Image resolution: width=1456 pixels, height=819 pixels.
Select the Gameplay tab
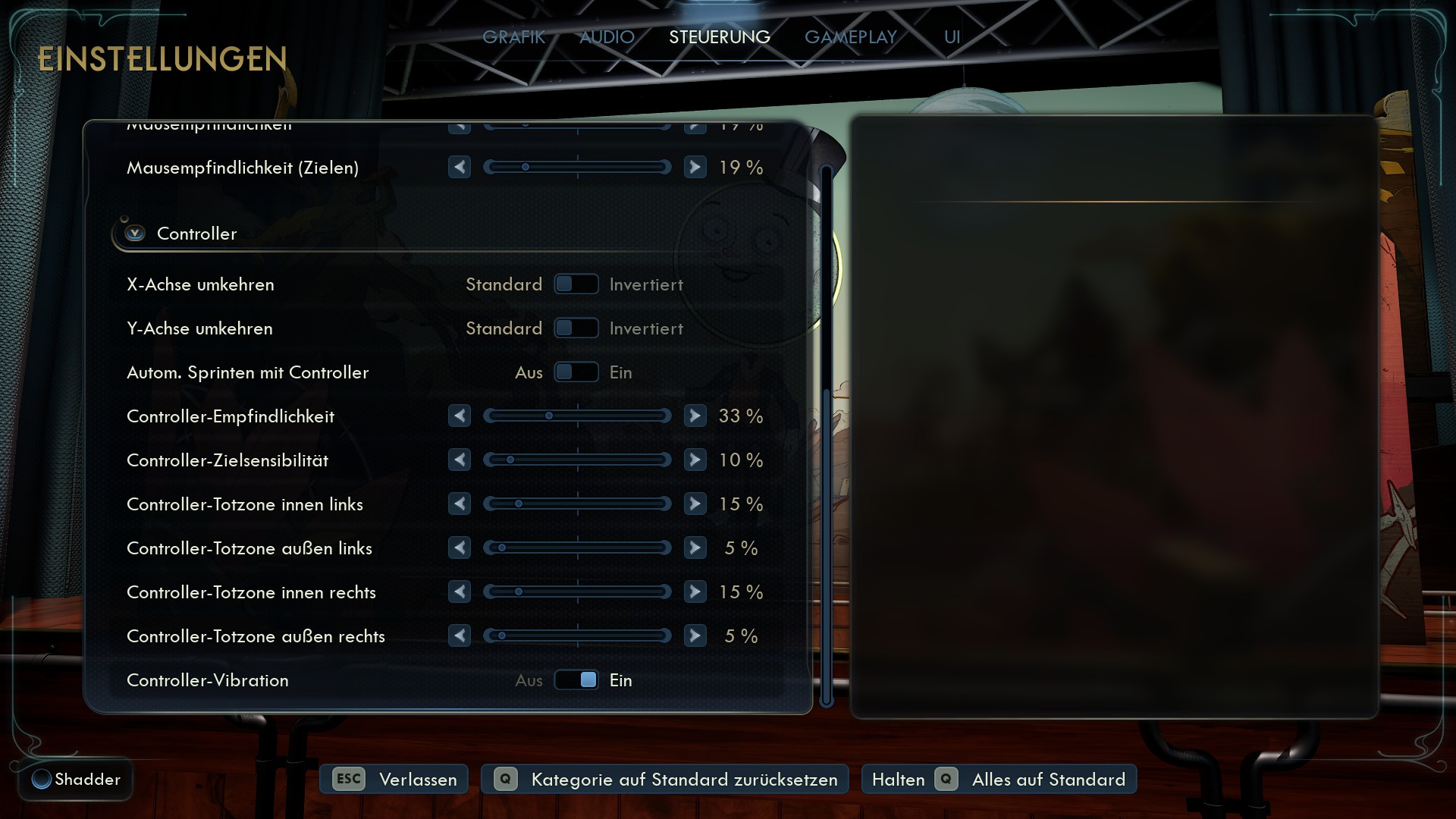coord(850,37)
